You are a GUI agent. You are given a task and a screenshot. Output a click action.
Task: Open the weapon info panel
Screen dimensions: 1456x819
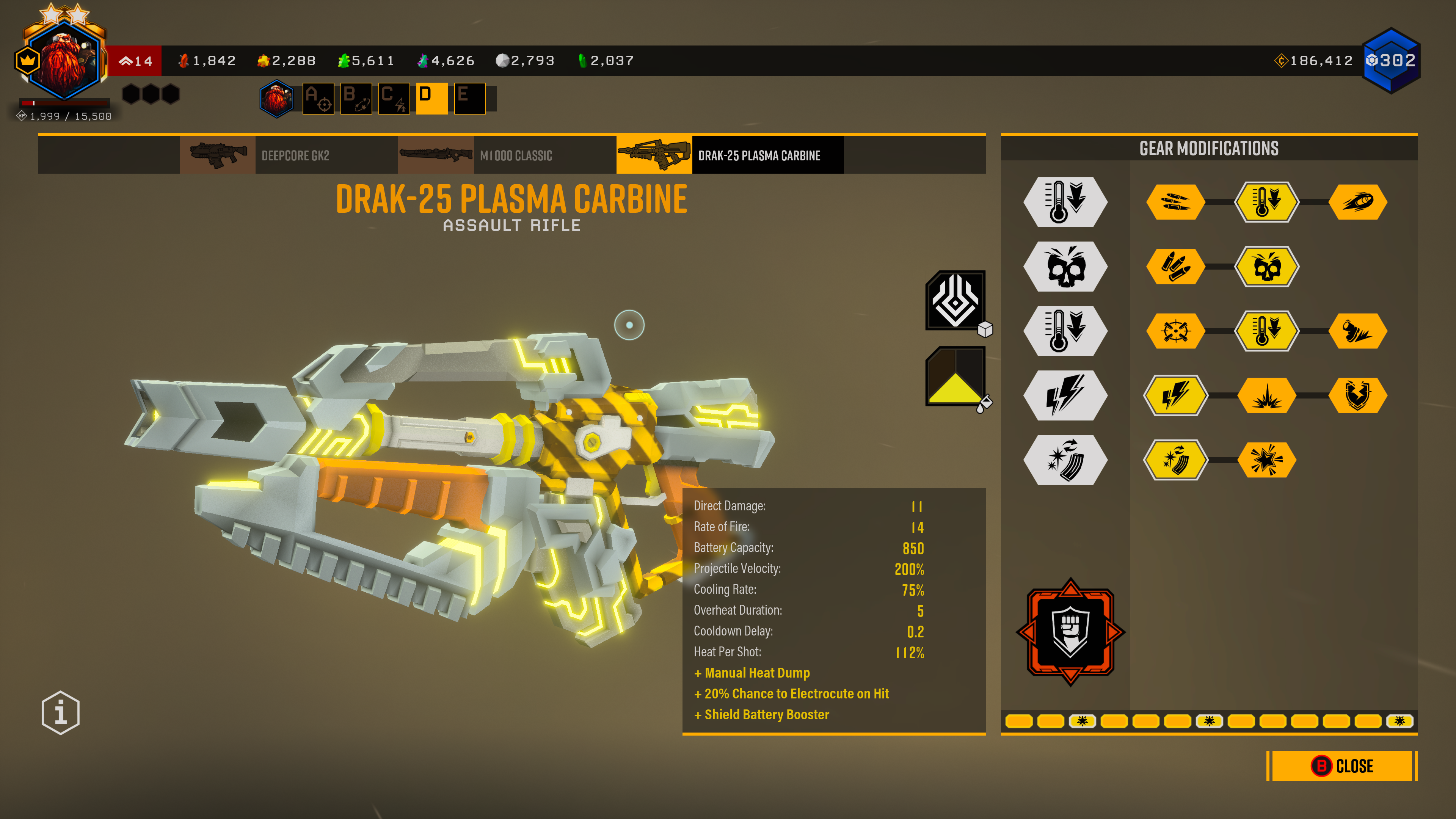[x=61, y=712]
